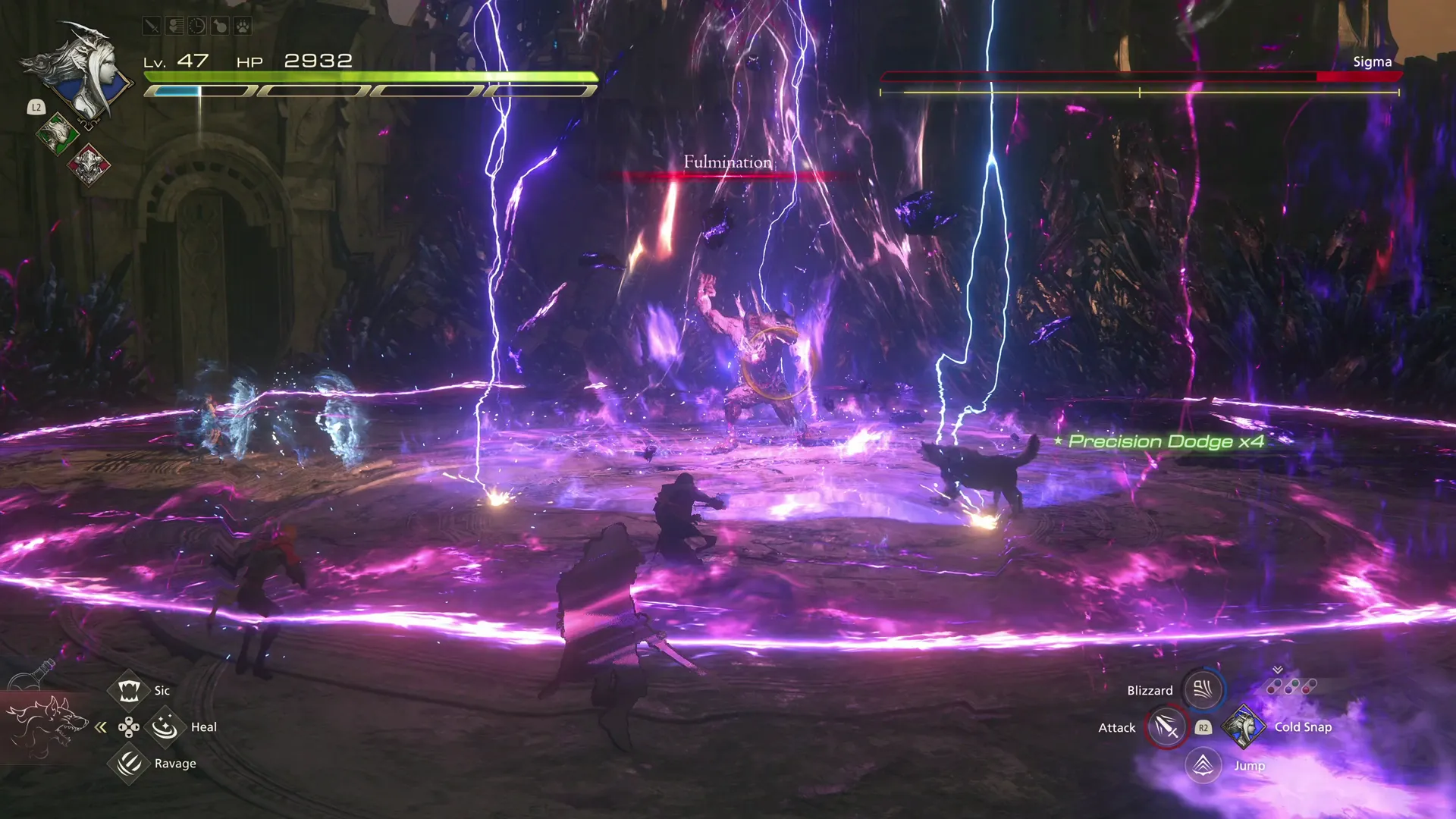This screenshot has width=1456, height=819.
Task: Select the Sic command for Torgal
Action: [129, 691]
